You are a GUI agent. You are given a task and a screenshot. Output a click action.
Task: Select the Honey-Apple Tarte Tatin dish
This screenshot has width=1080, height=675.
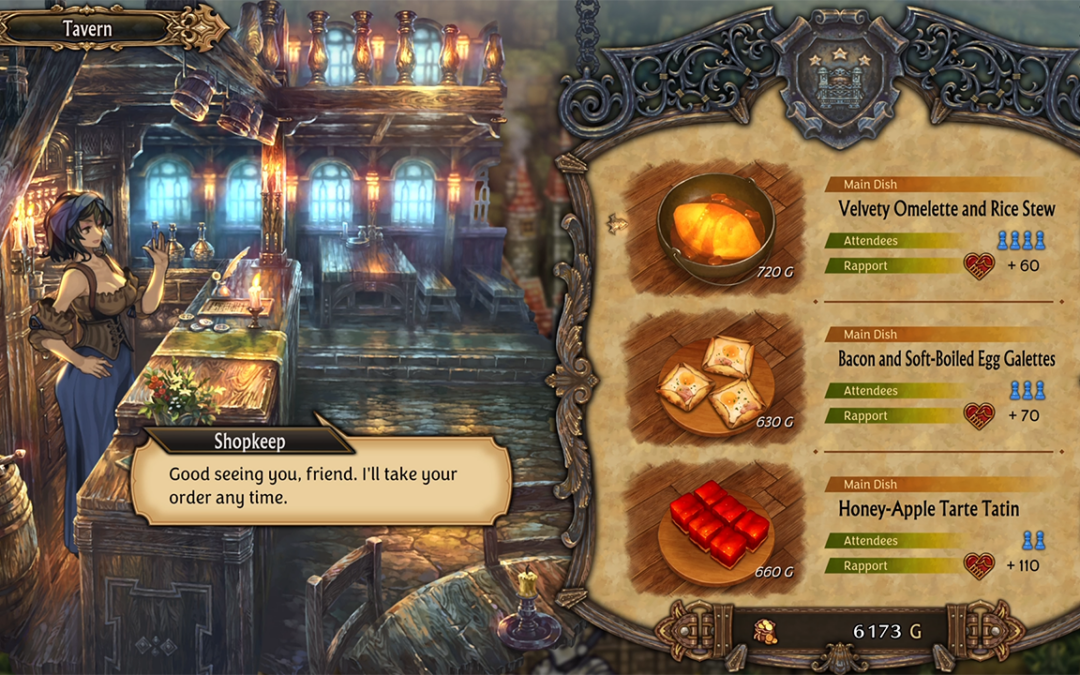(928, 509)
